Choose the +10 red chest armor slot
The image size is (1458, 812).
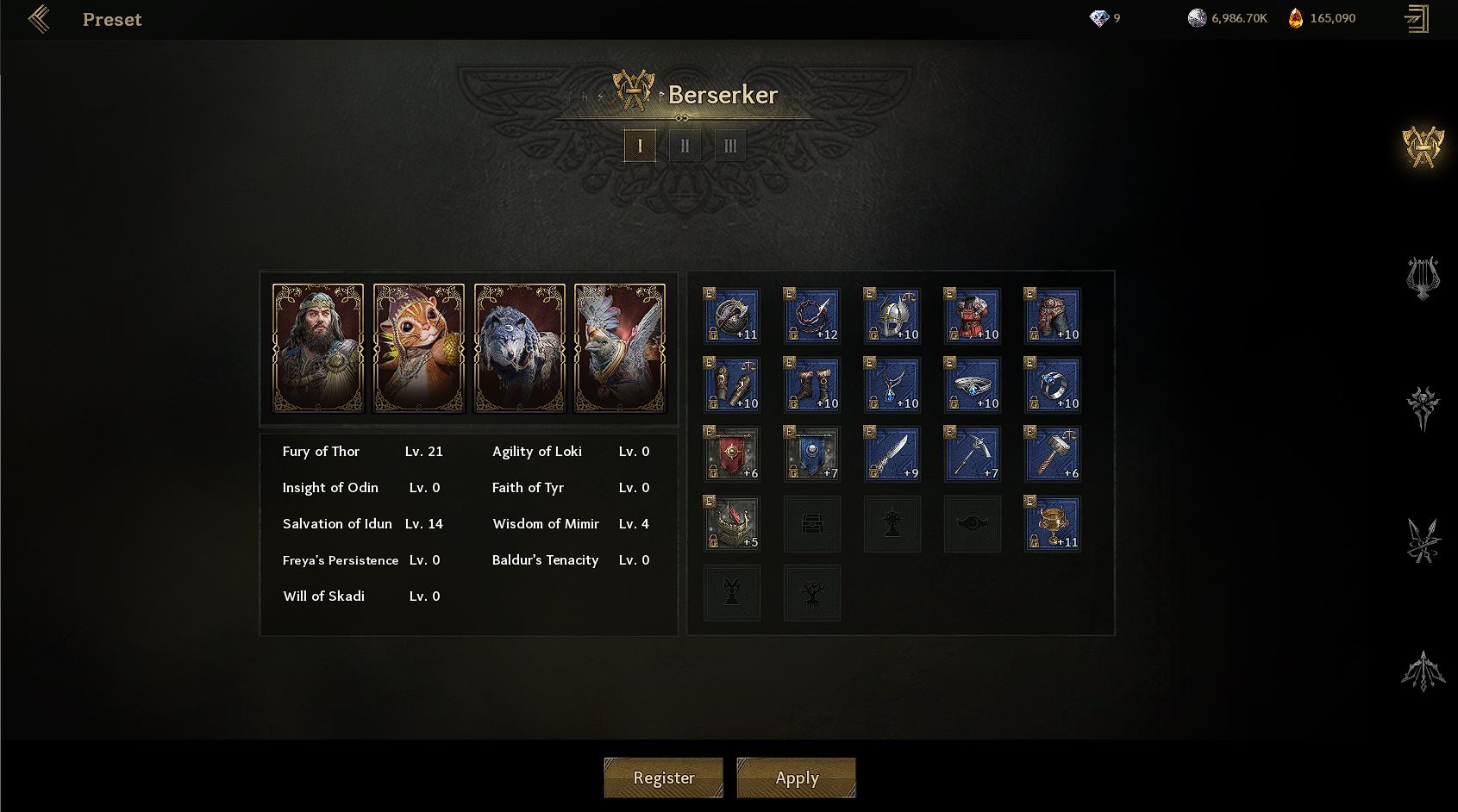[x=973, y=316]
